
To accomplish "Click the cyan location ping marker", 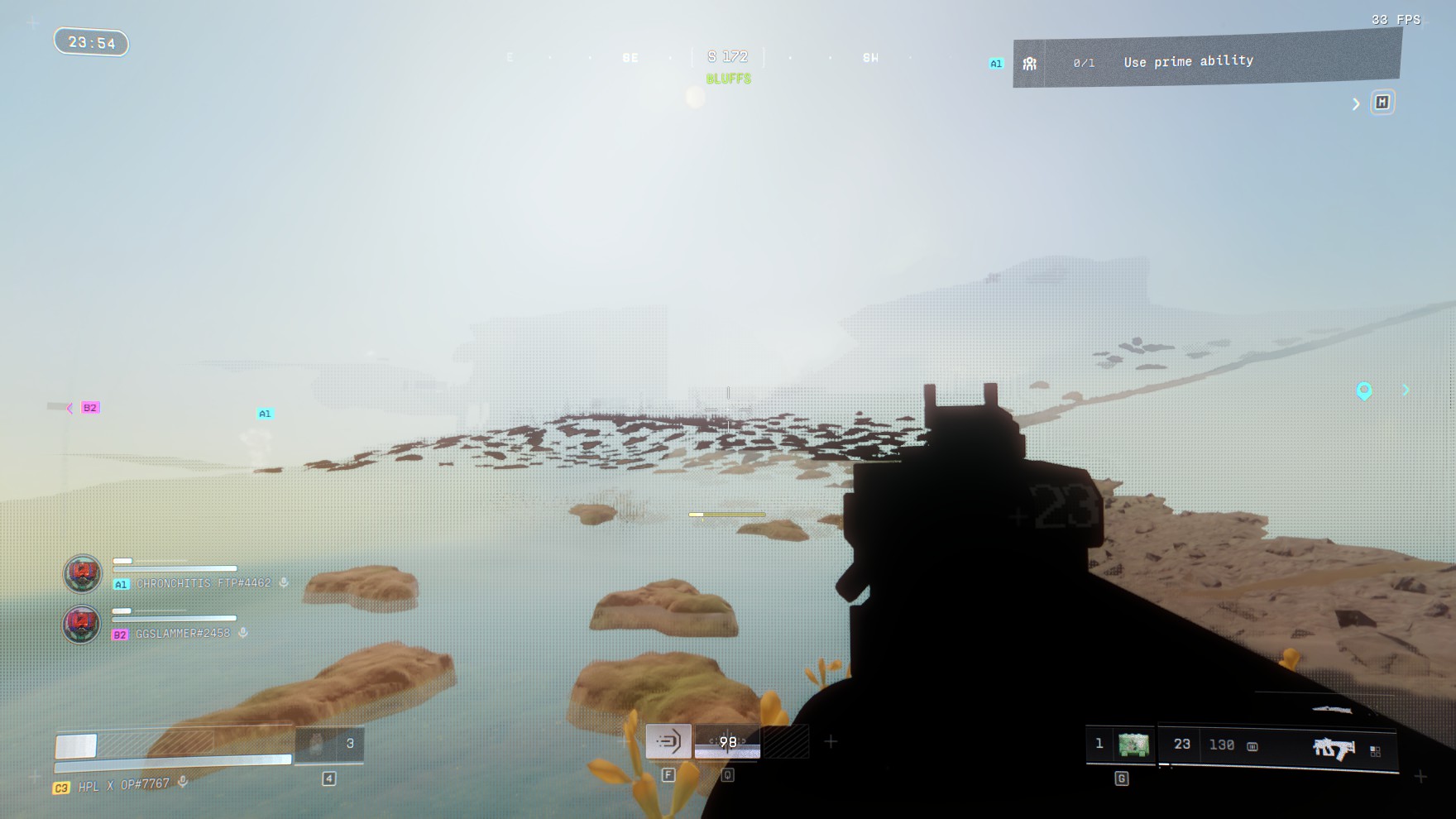I will (x=1364, y=390).
